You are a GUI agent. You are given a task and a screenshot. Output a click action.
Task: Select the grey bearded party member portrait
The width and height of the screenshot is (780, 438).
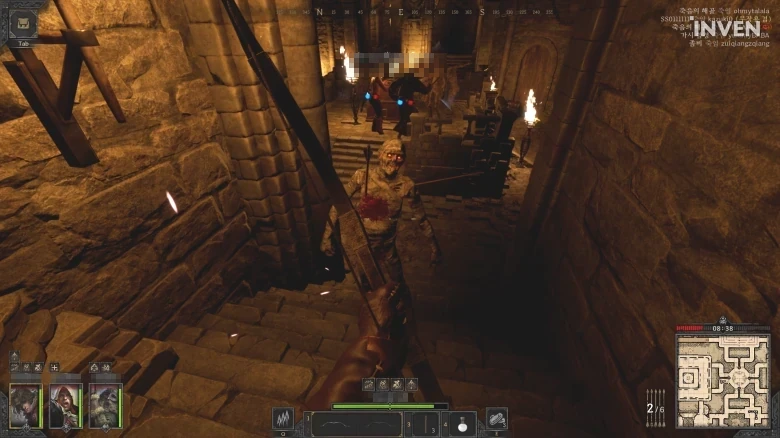click(104, 404)
